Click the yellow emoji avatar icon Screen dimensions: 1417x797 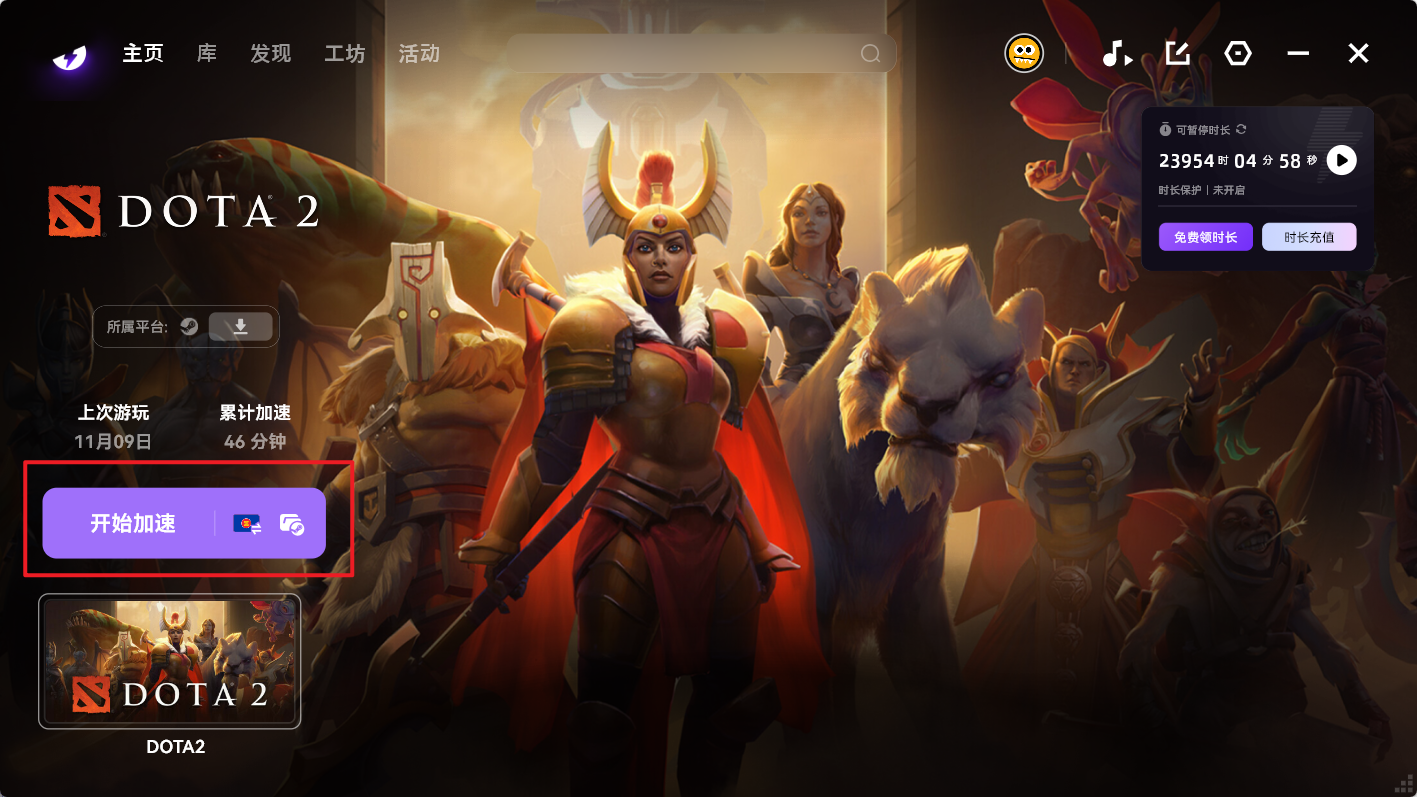click(1023, 53)
